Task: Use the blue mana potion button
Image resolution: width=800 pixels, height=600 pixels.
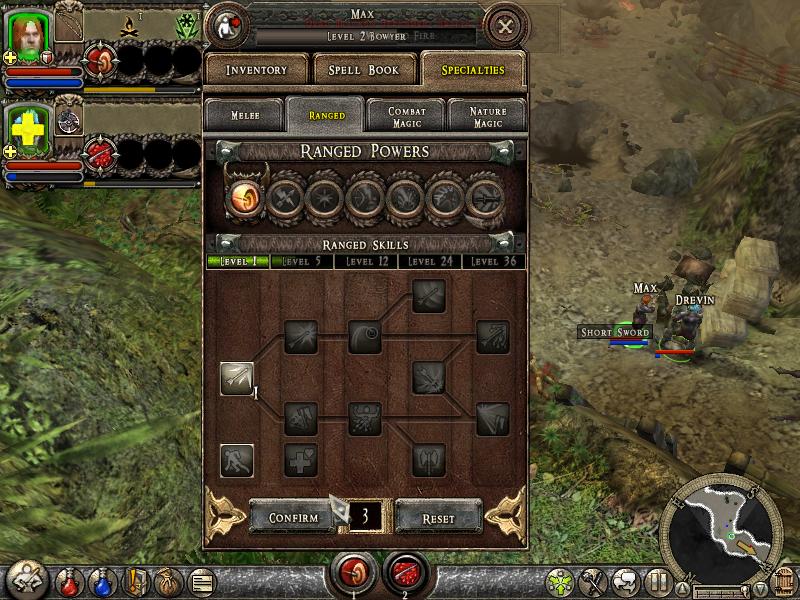Action: [102, 580]
